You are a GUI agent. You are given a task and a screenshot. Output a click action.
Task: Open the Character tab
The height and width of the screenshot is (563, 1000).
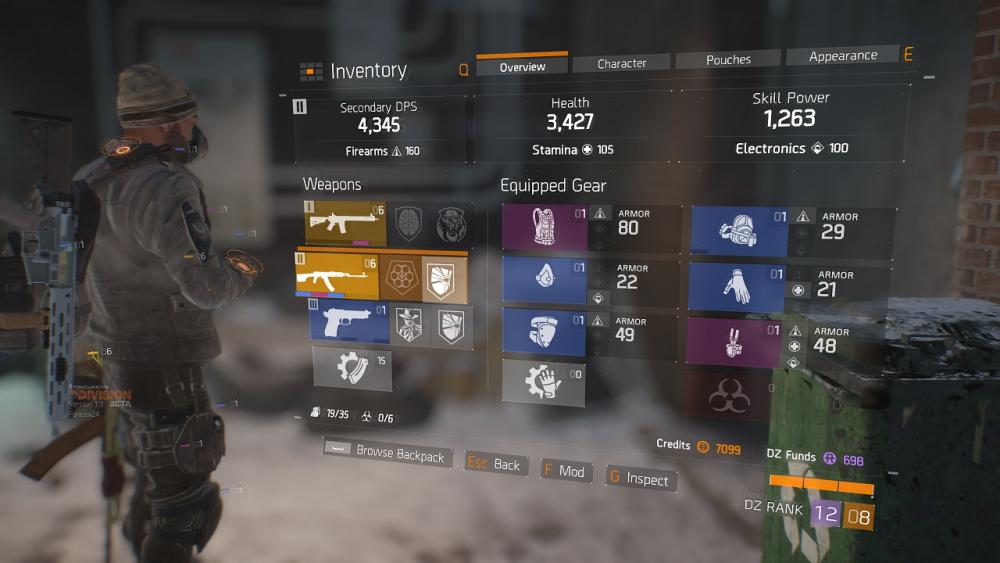click(x=622, y=63)
